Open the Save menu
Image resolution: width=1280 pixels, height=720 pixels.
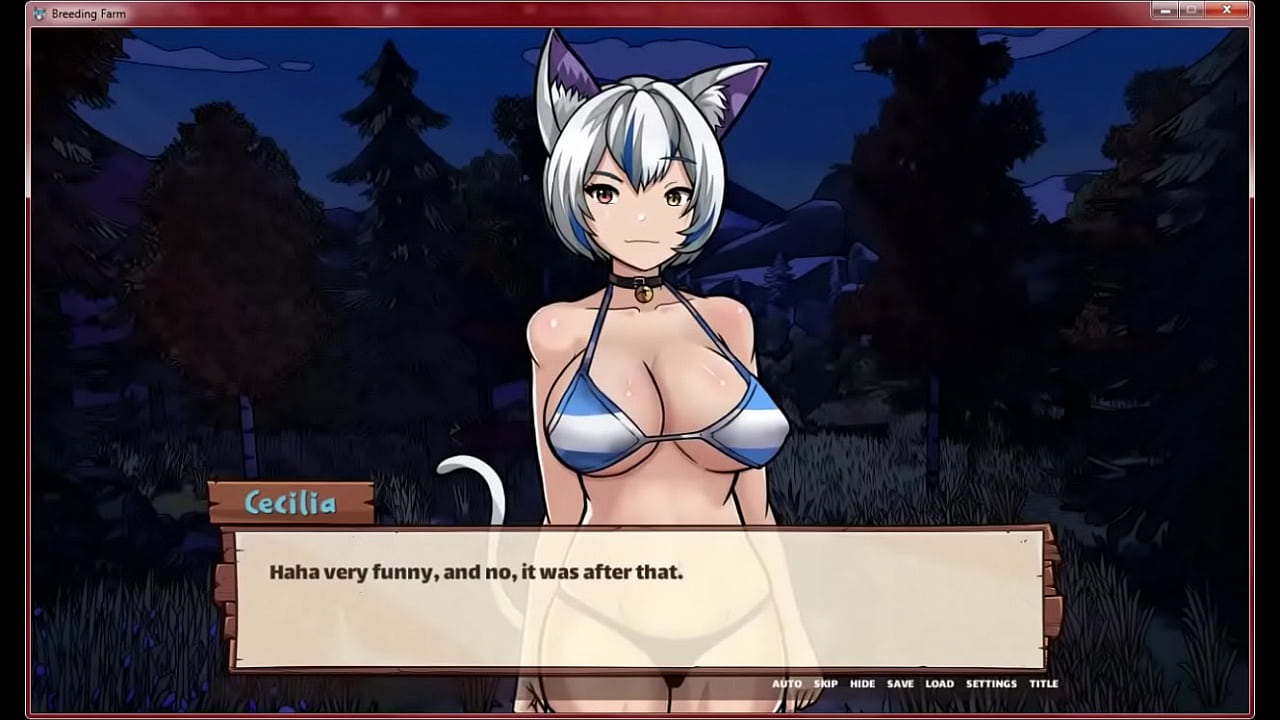point(900,684)
